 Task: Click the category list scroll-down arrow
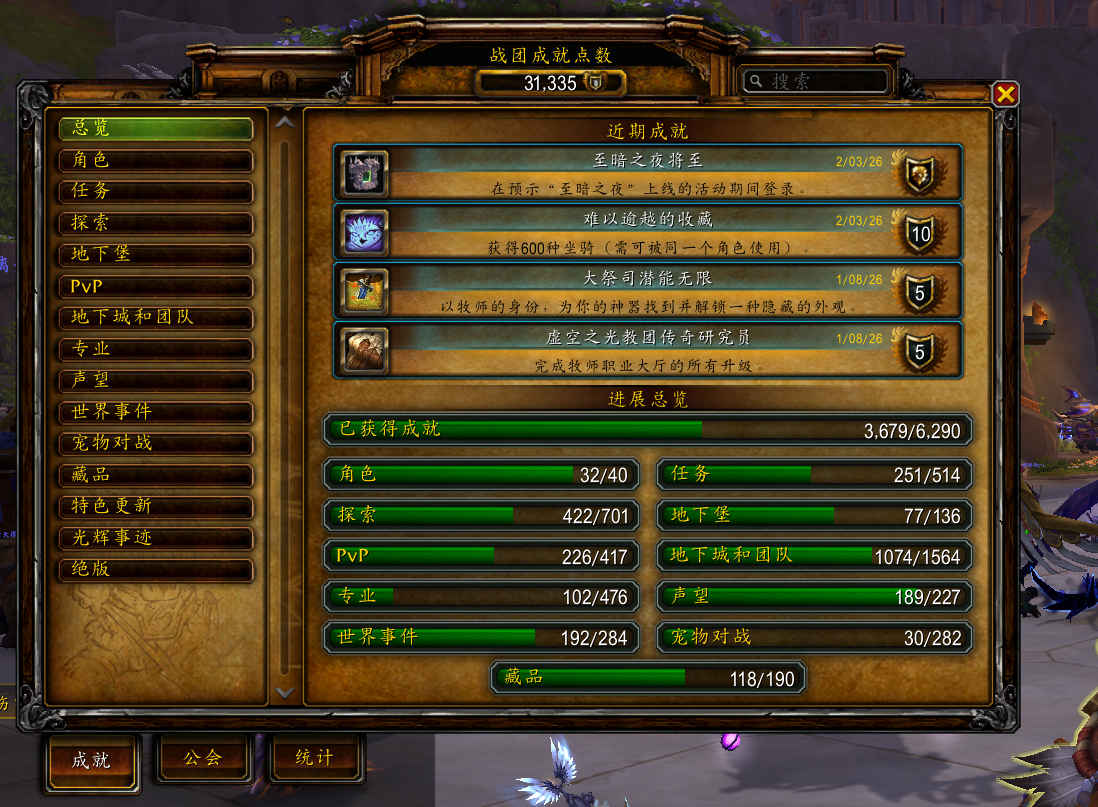285,691
